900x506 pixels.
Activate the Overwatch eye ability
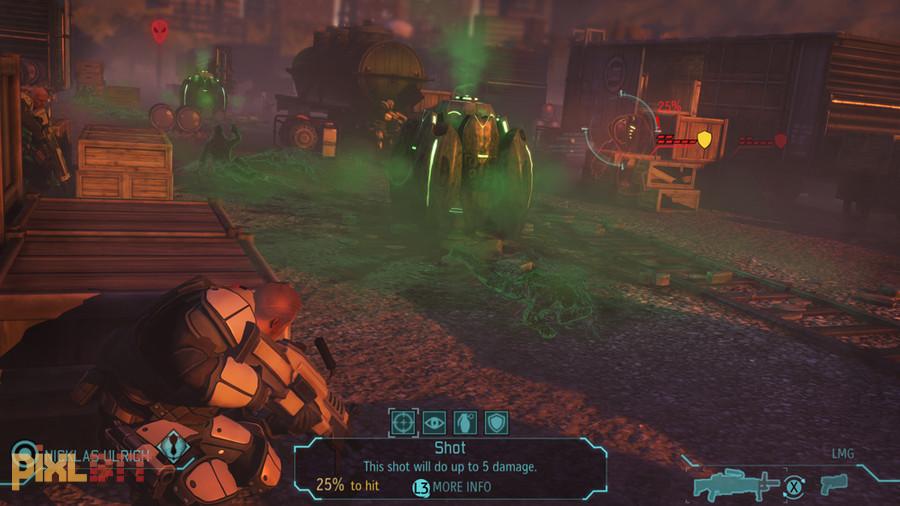[434, 422]
